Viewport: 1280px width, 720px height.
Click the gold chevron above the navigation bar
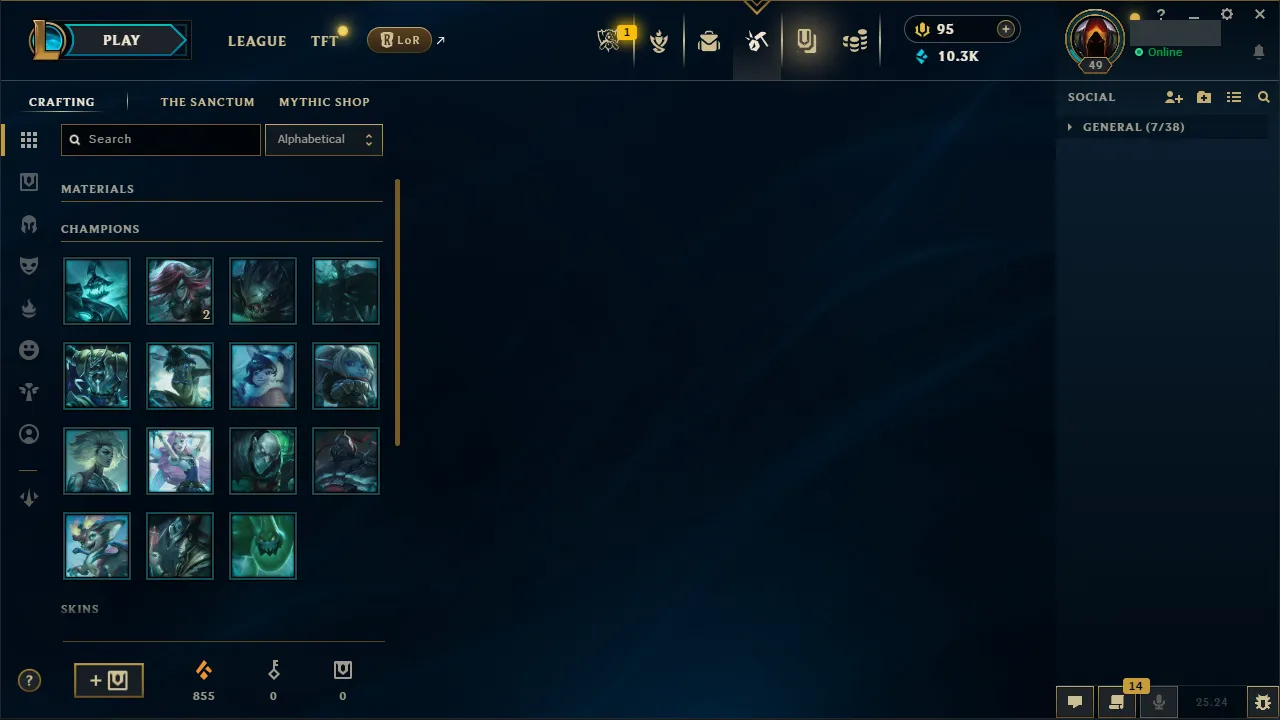(757, 6)
